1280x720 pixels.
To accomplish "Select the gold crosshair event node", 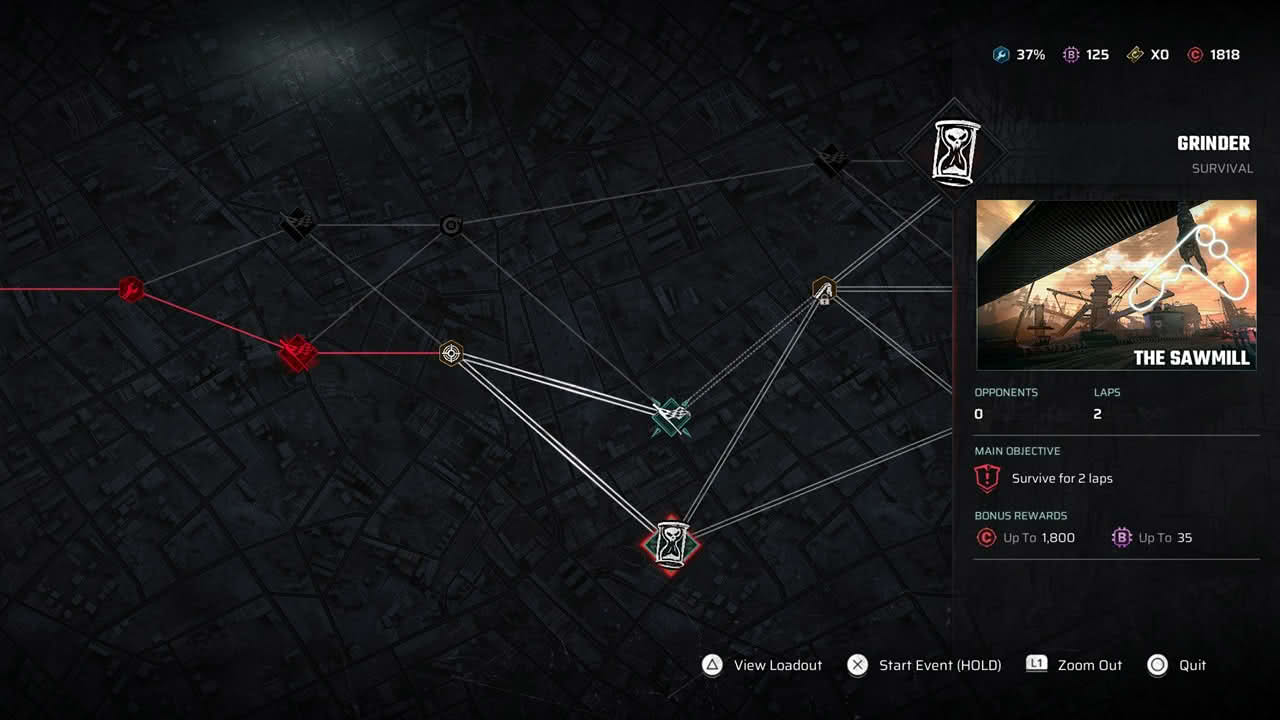I will pos(451,353).
